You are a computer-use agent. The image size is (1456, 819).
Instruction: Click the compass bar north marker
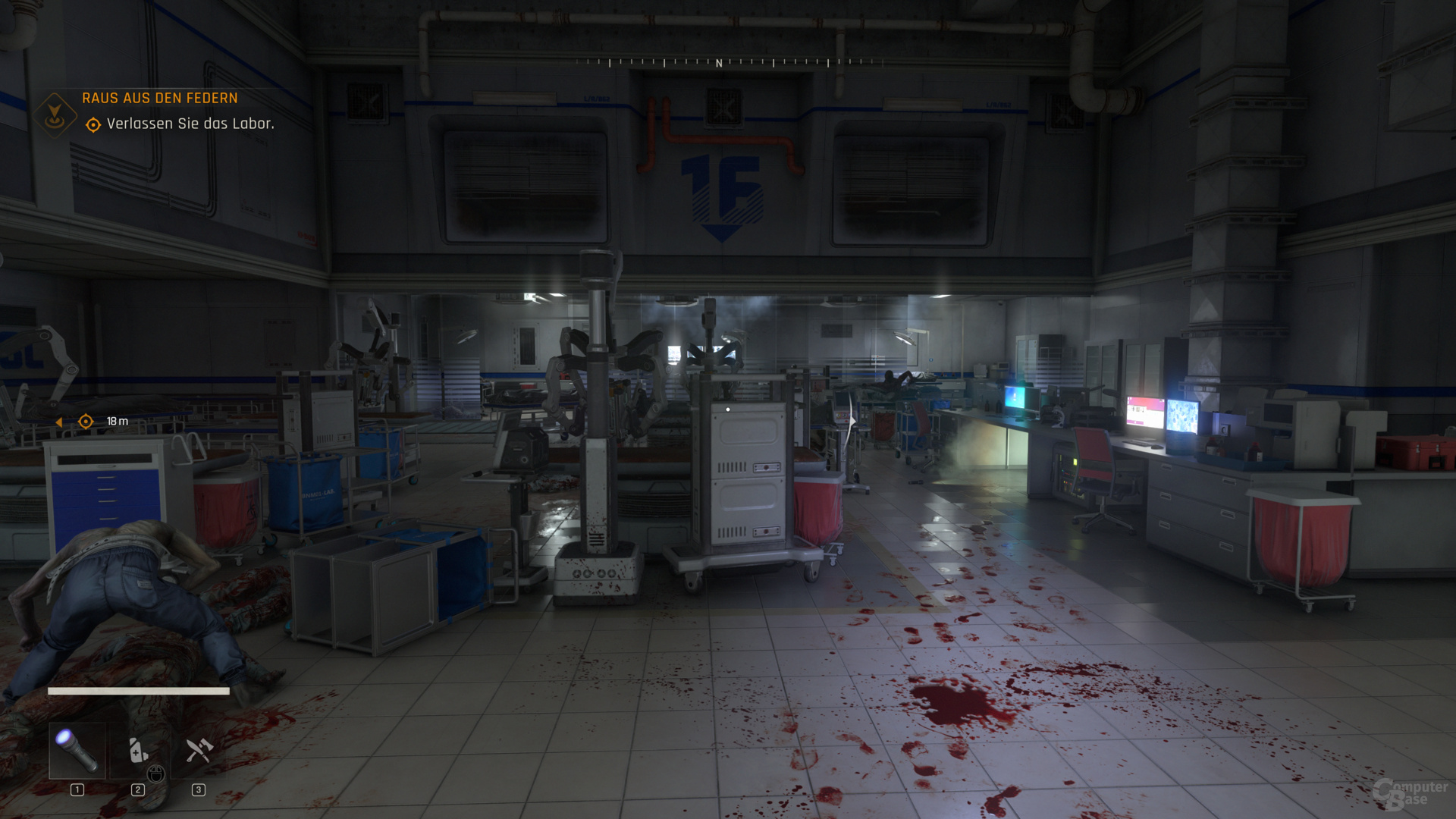[719, 64]
